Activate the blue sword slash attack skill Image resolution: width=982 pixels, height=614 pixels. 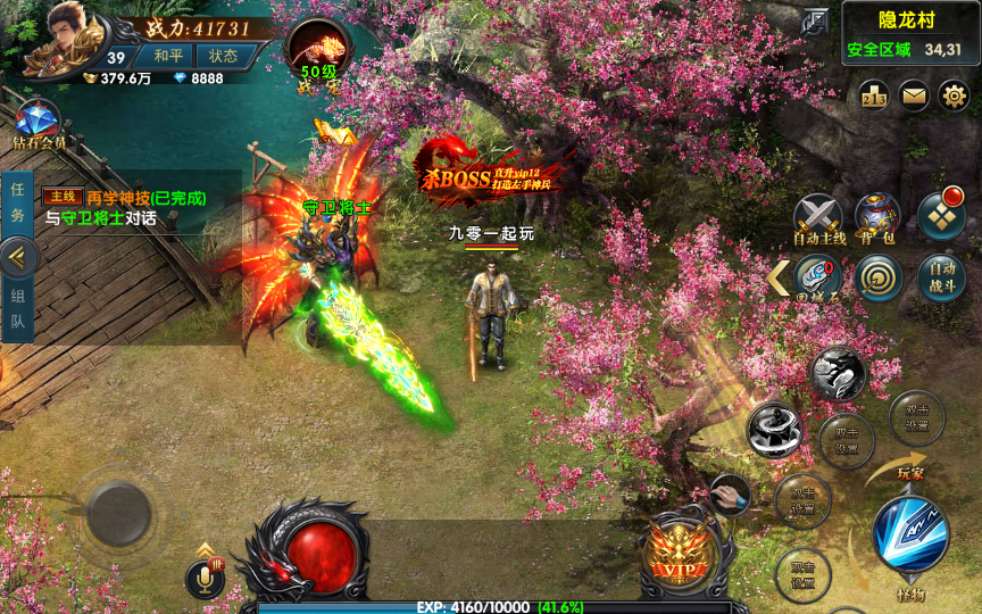click(910, 534)
